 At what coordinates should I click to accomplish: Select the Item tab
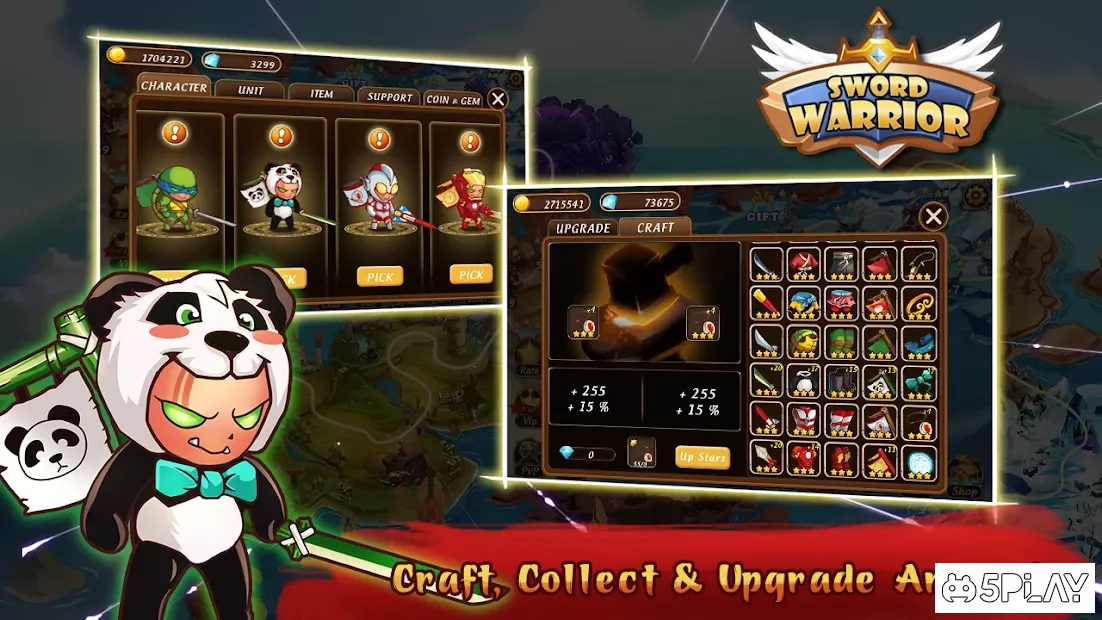click(321, 93)
